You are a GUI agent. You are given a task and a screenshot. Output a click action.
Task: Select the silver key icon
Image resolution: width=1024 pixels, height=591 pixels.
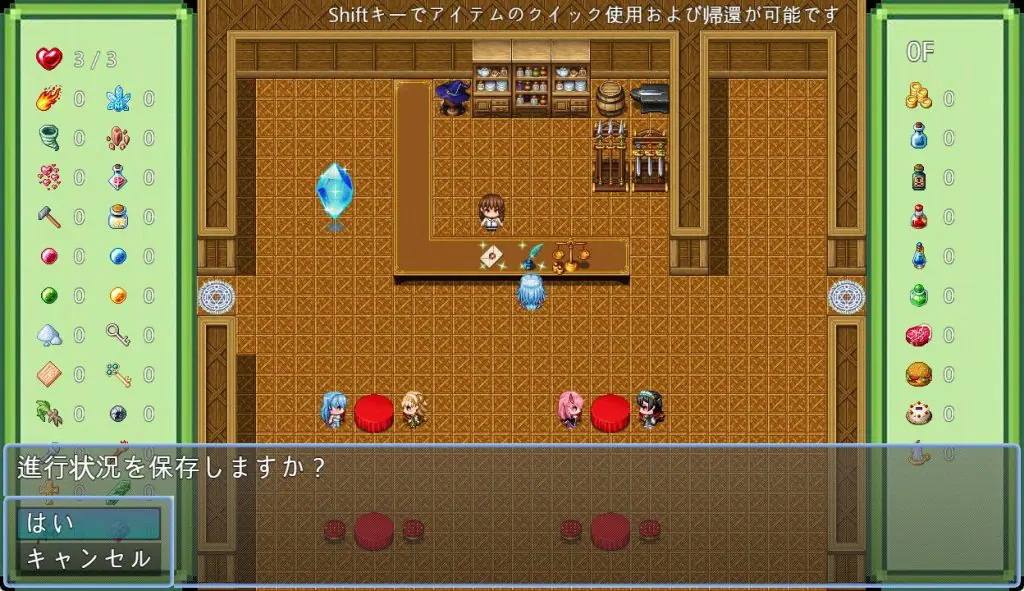click(x=118, y=335)
